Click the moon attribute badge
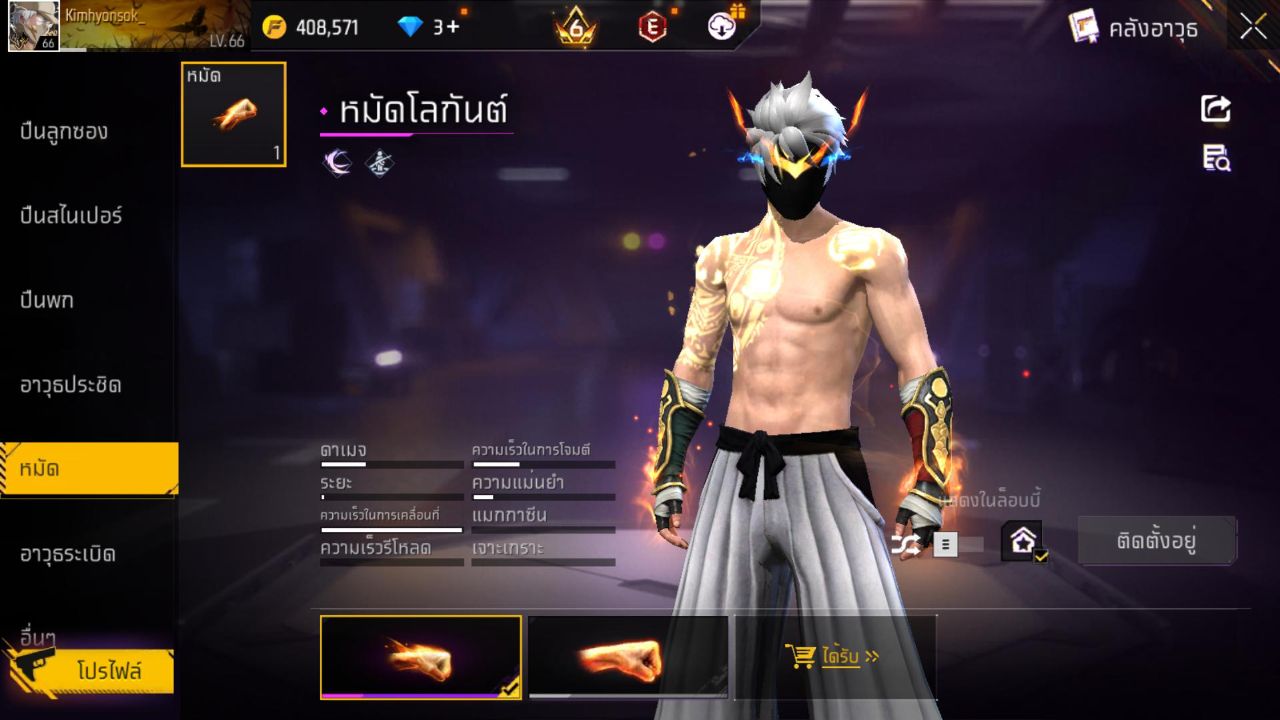 337,161
